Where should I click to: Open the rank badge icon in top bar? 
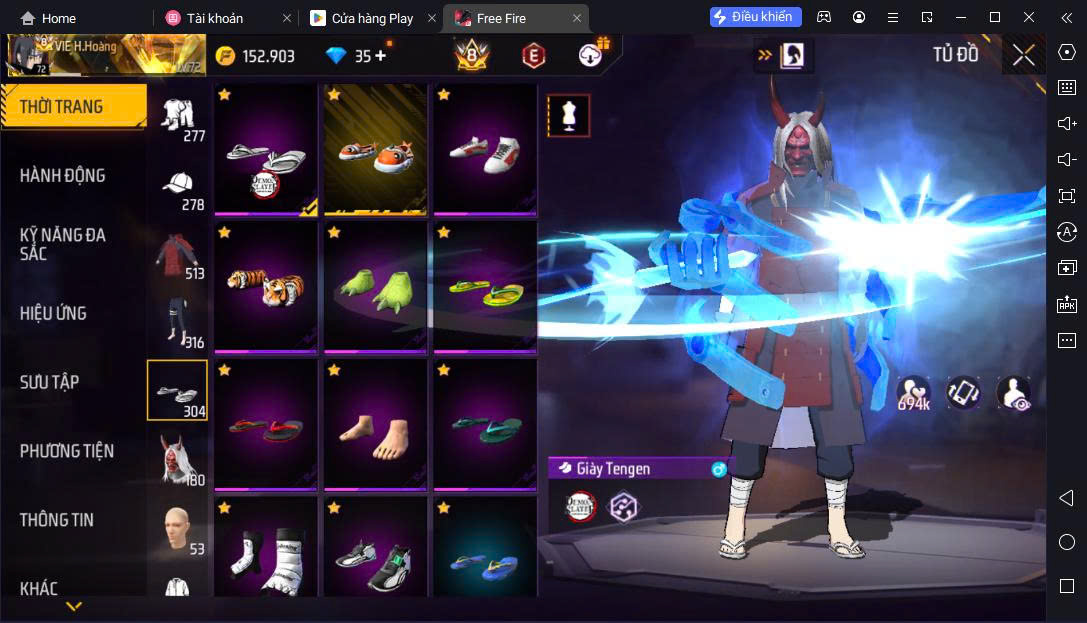pyautogui.click(x=471, y=56)
